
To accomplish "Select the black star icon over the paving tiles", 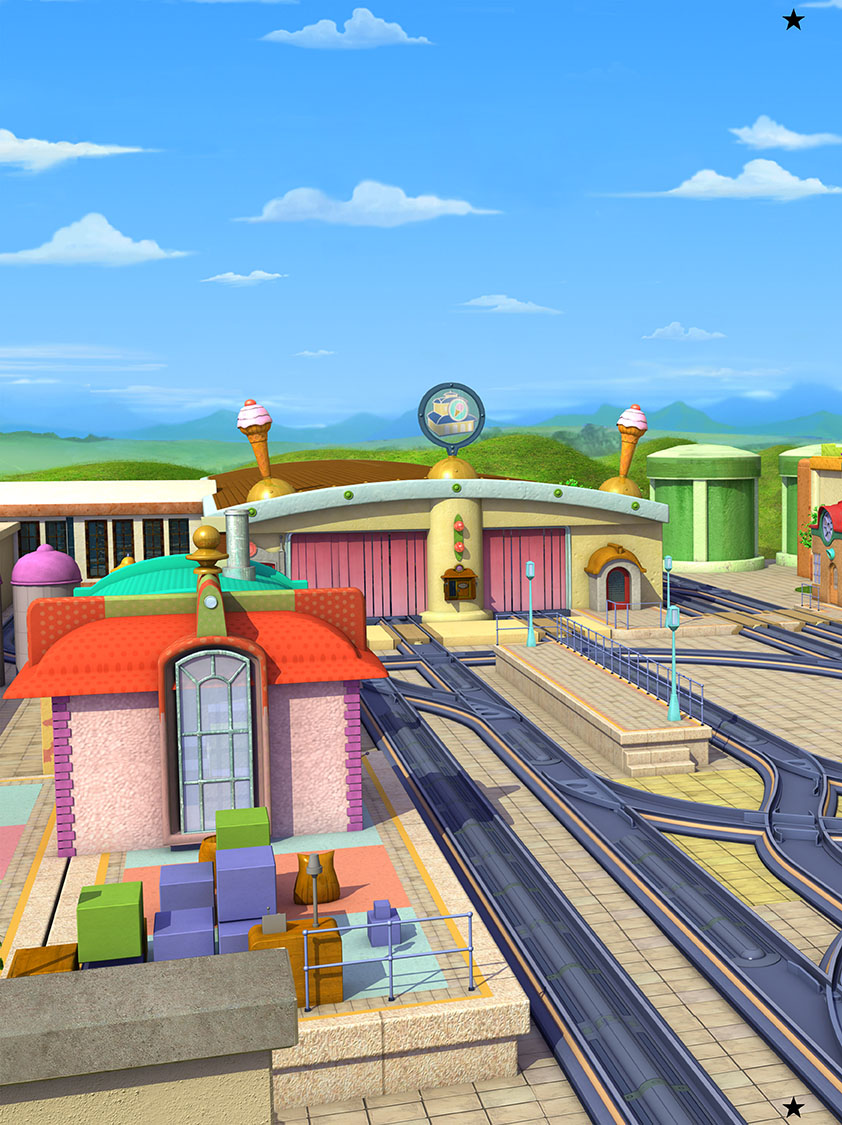I will (x=793, y=1107).
